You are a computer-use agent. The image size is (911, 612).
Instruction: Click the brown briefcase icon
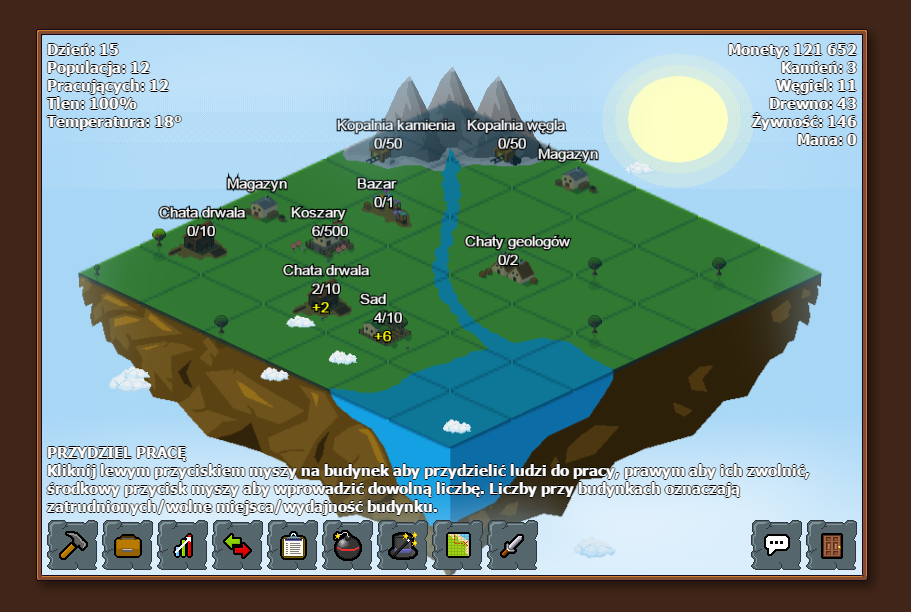(128, 545)
